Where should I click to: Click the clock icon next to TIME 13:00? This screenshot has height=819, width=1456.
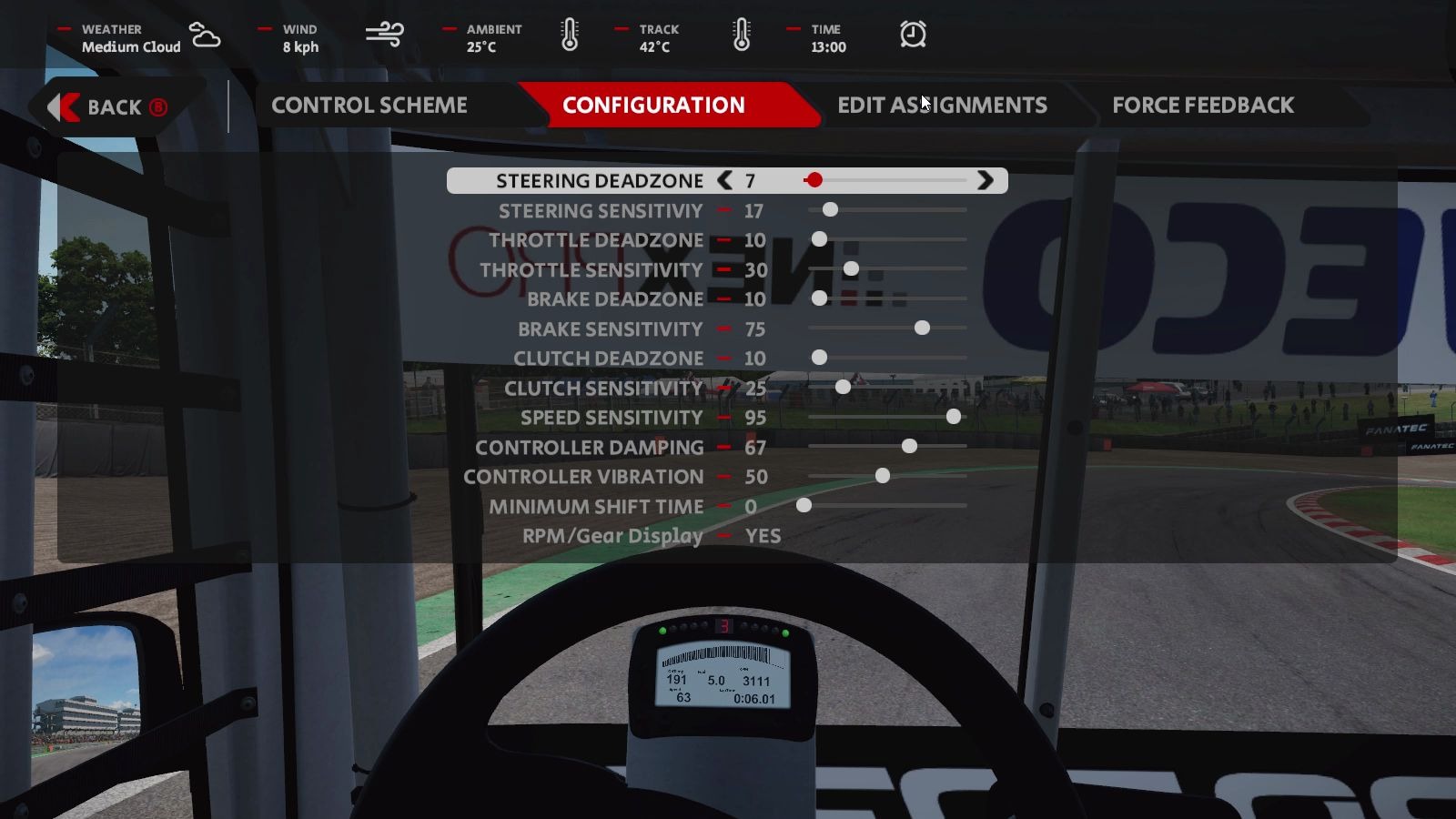(913, 34)
